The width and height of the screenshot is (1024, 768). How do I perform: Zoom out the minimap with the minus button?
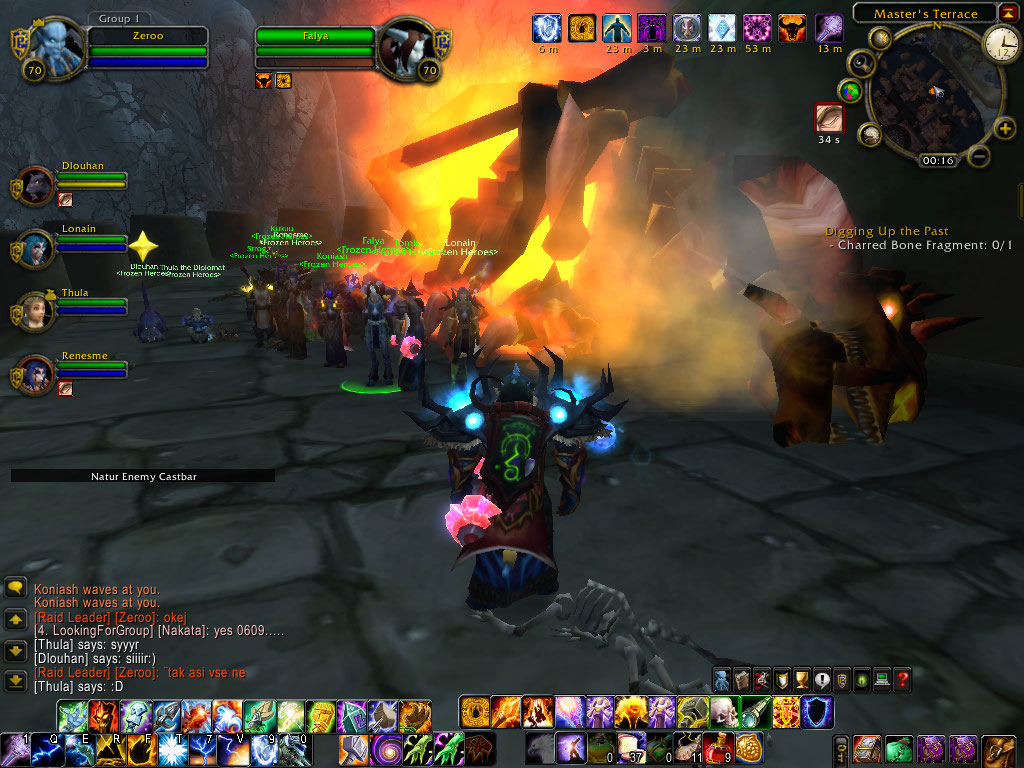980,157
